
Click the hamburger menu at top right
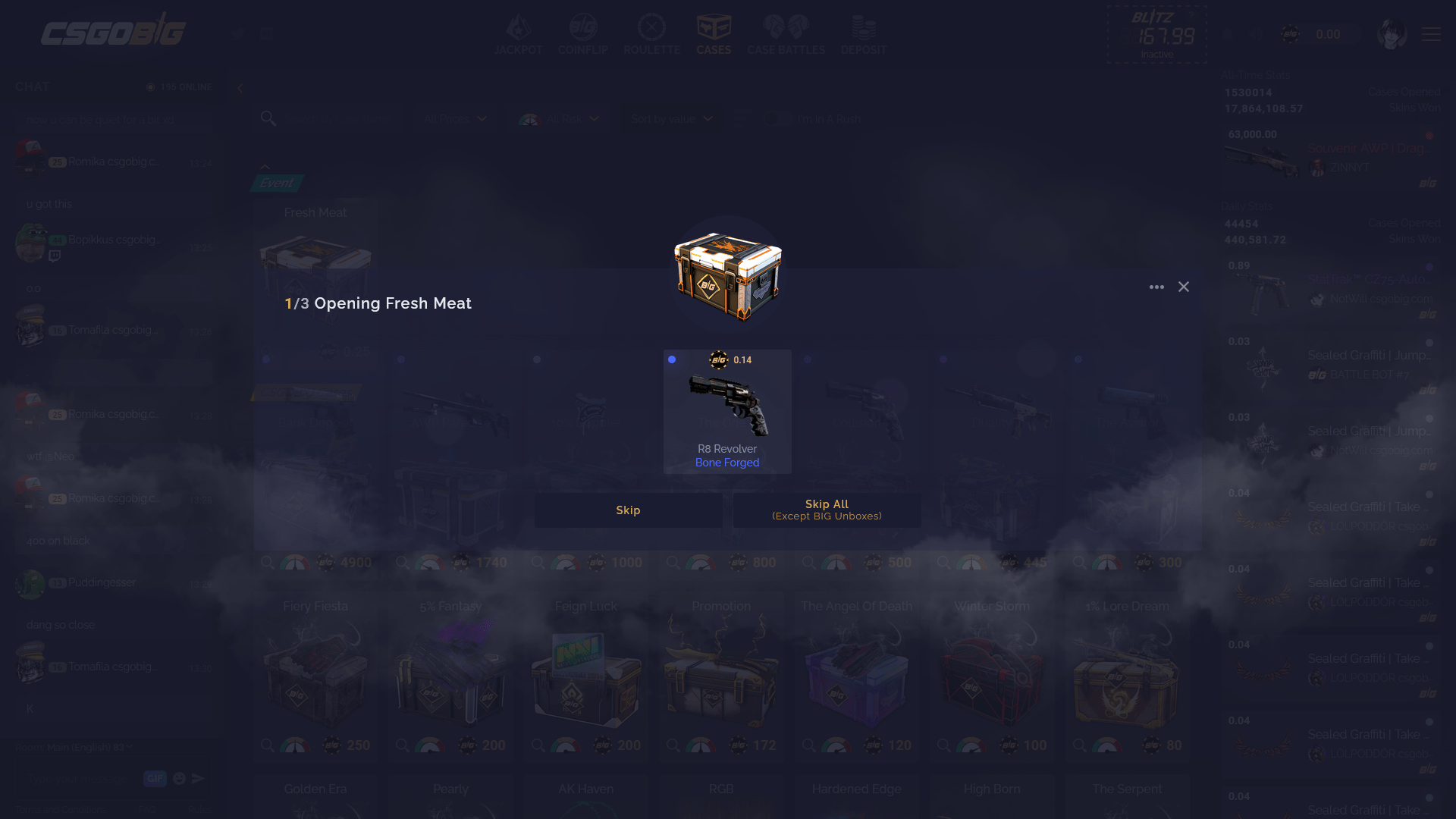pyautogui.click(x=1430, y=34)
